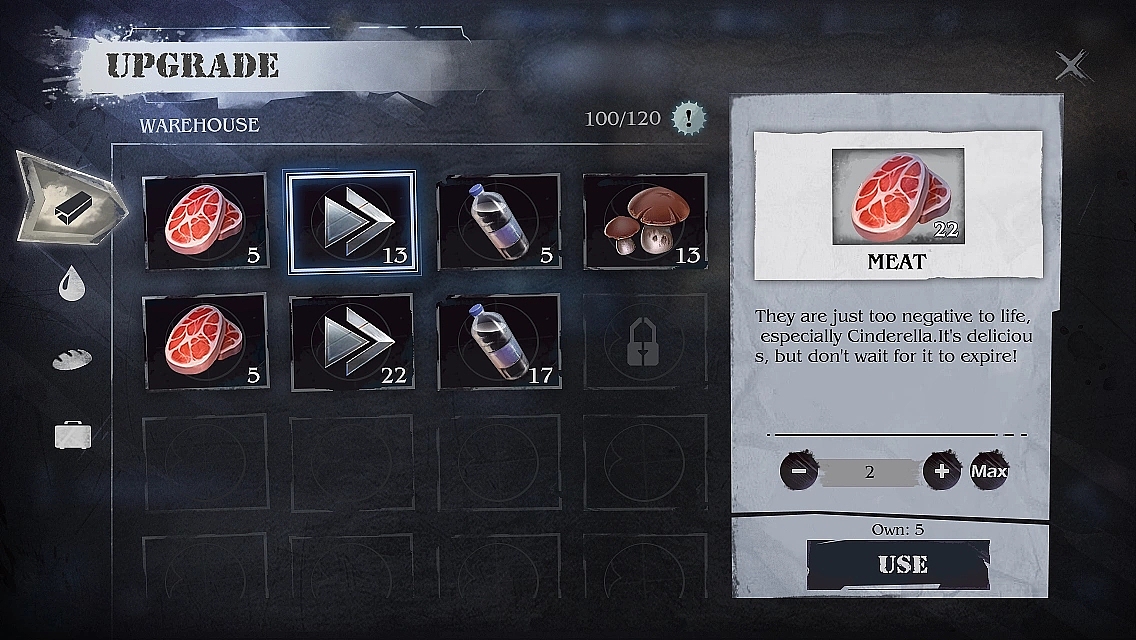Open the briefcase category tab
The image size is (1136, 640).
tap(73, 434)
